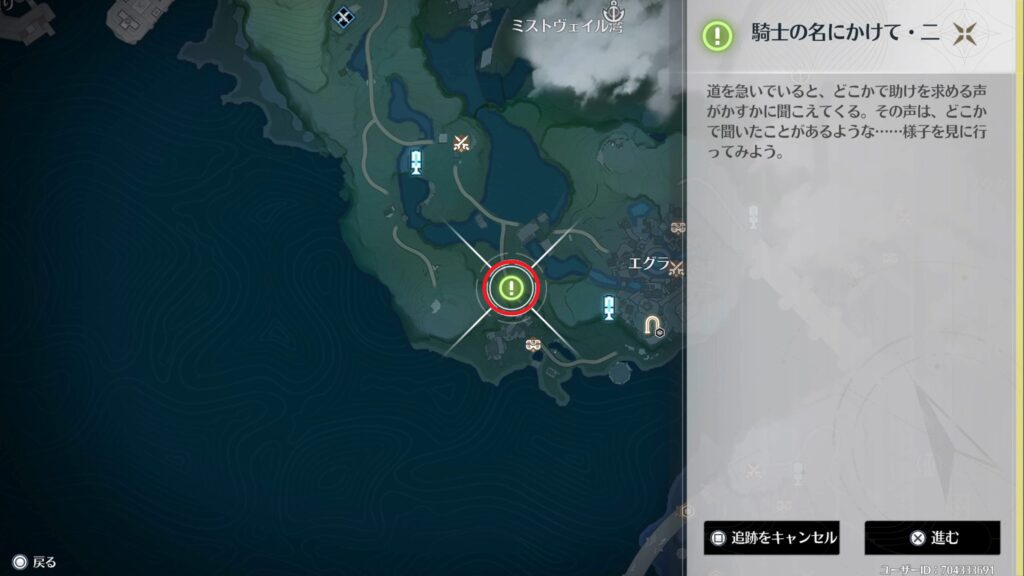Choose the teleport beacon west of the lake
This screenshot has width=1024, height=576.
[x=417, y=161]
